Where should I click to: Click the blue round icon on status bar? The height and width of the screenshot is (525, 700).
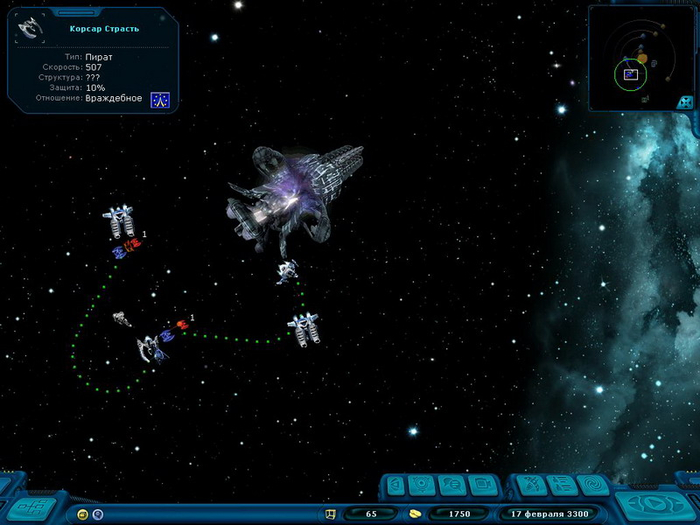98,514
